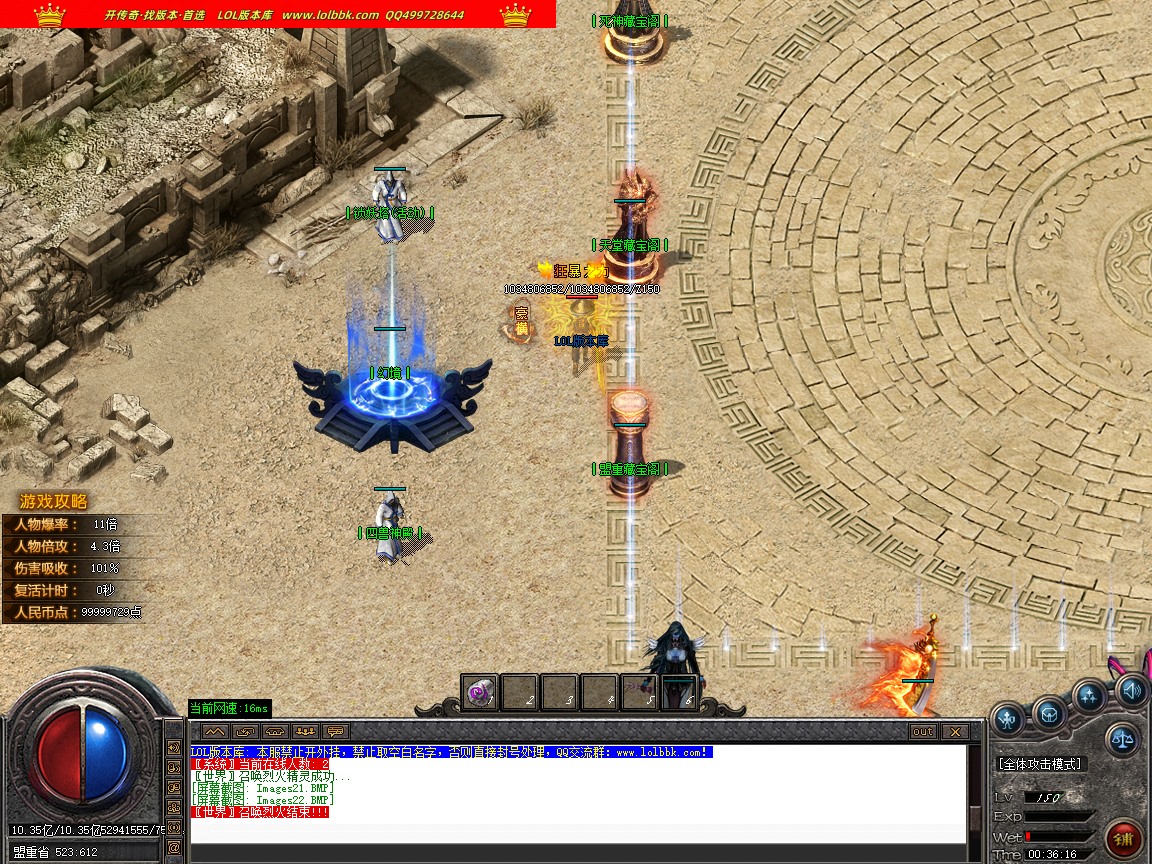
Task: Select the top speaker chat channel button
Action: tap(174, 747)
